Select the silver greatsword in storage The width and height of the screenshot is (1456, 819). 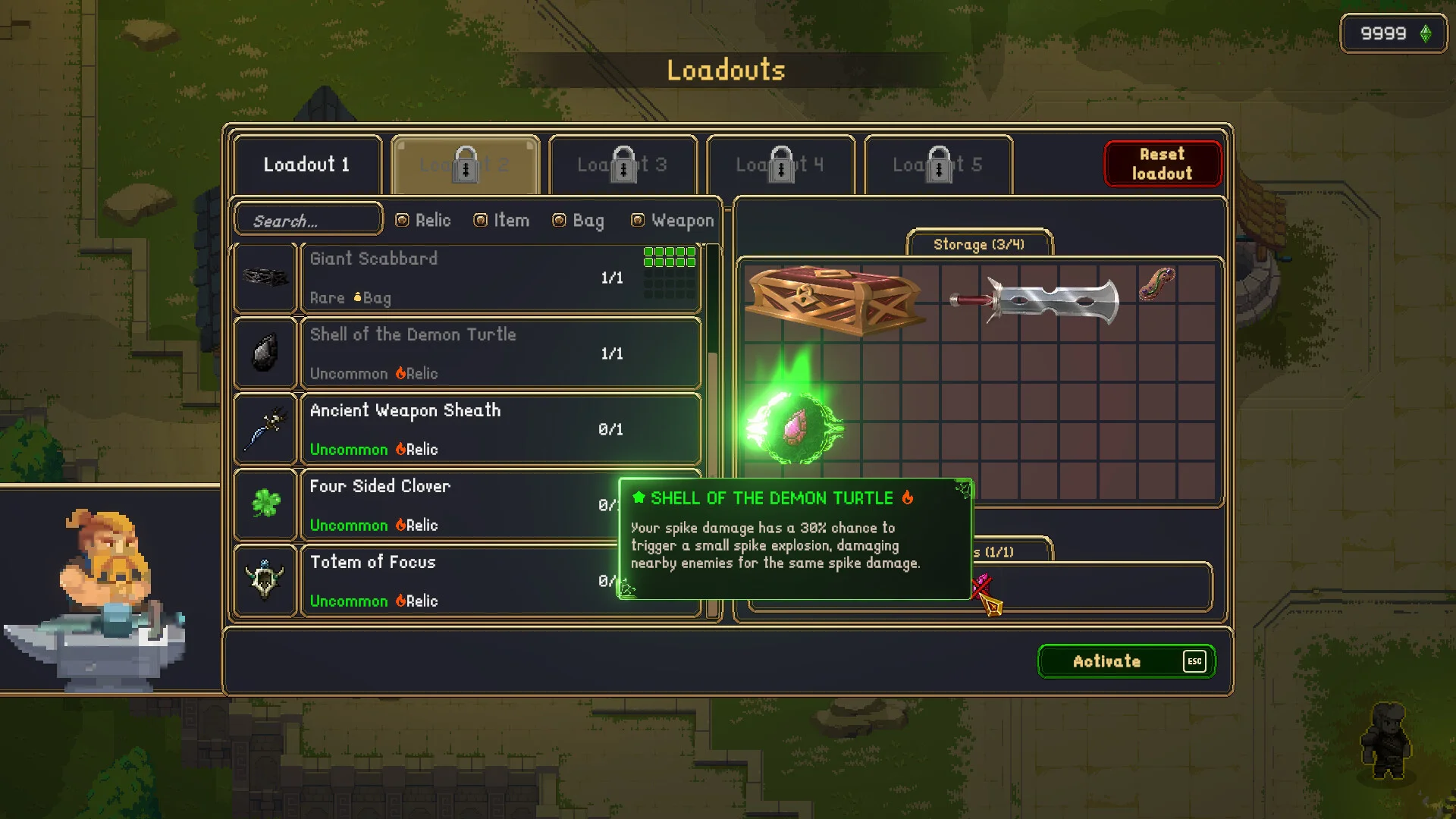point(1036,300)
